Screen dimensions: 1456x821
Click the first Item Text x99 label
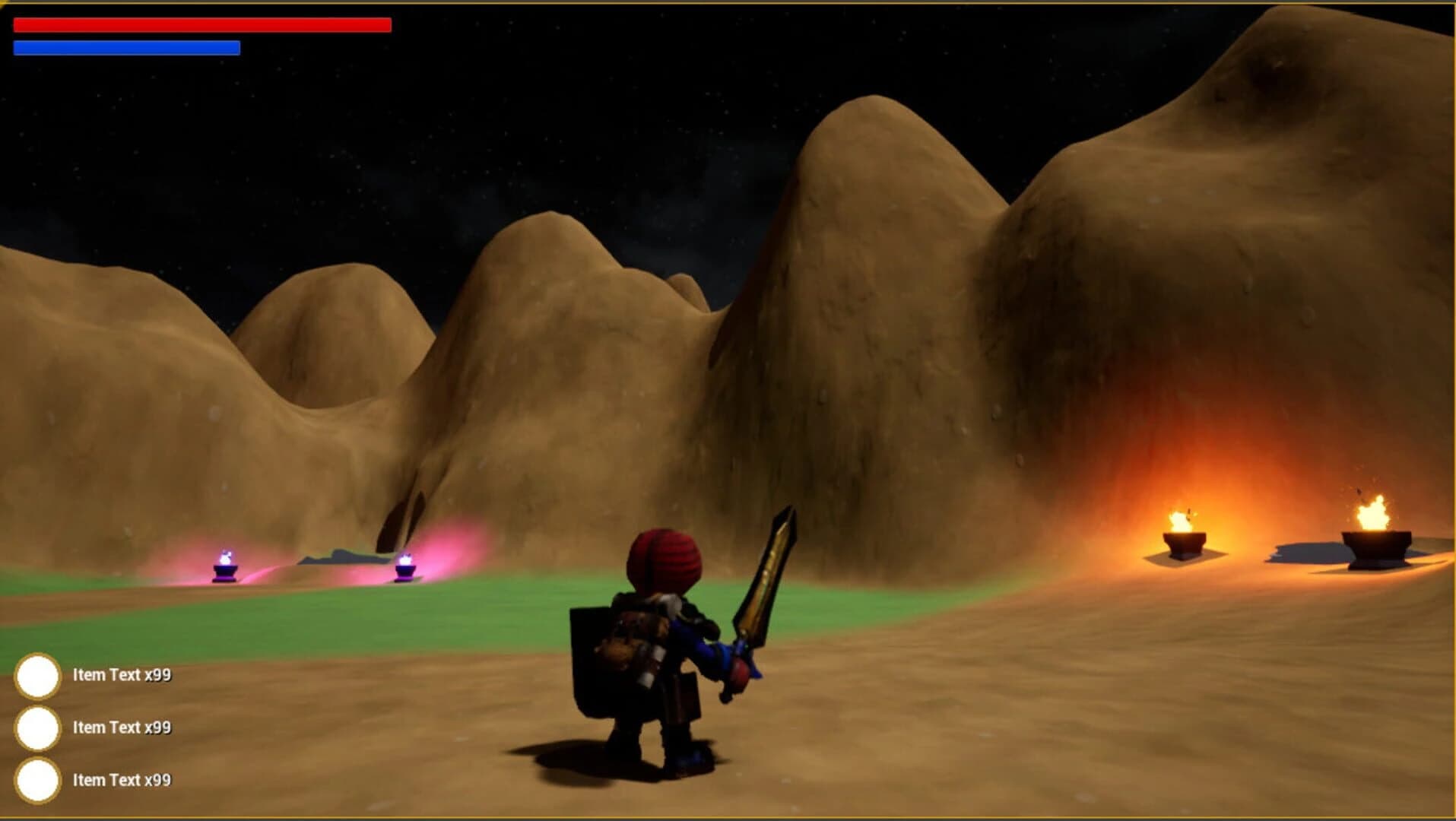pyautogui.click(x=122, y=675)
